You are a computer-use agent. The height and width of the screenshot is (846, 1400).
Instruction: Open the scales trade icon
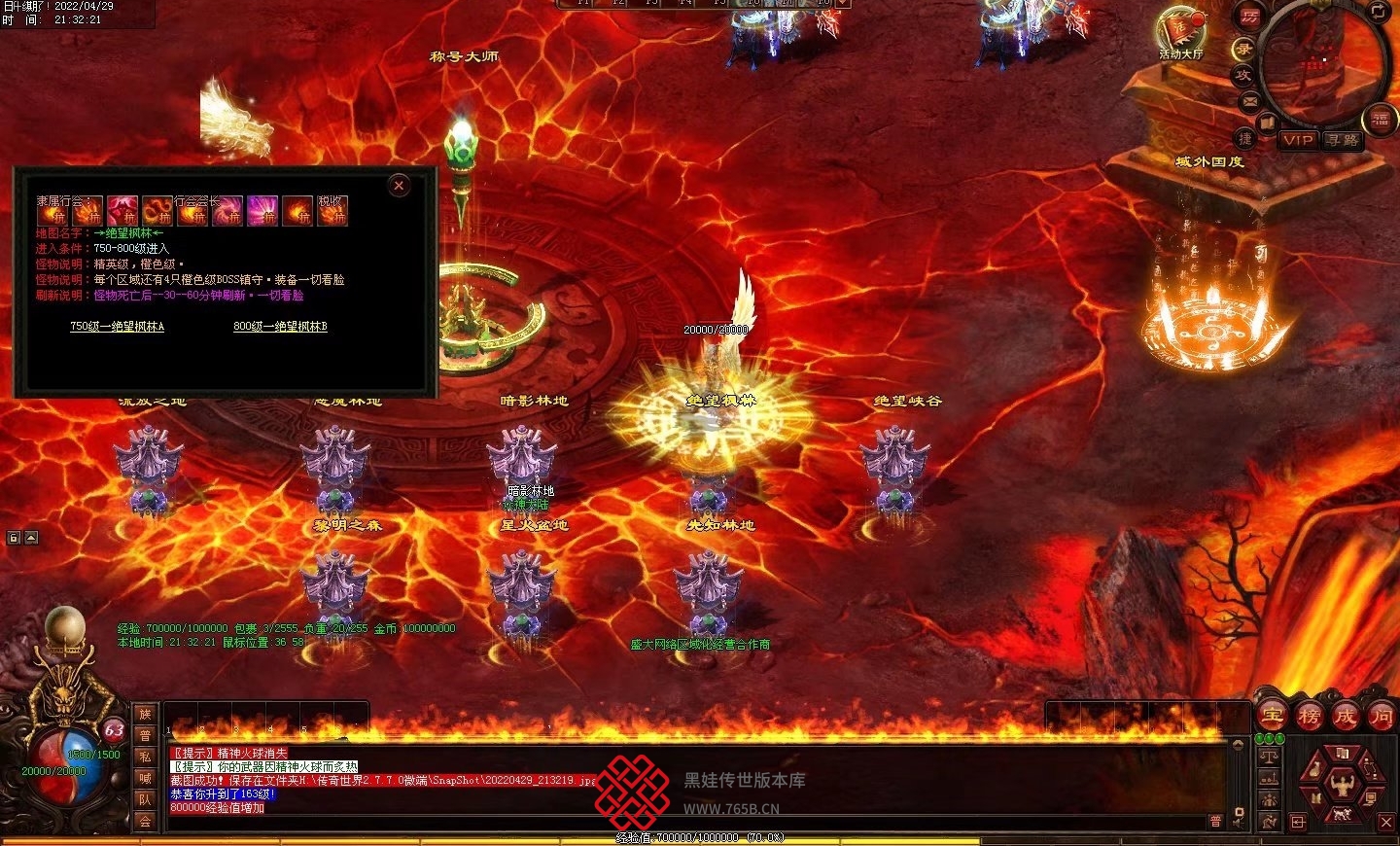[x=1268, y=757]
